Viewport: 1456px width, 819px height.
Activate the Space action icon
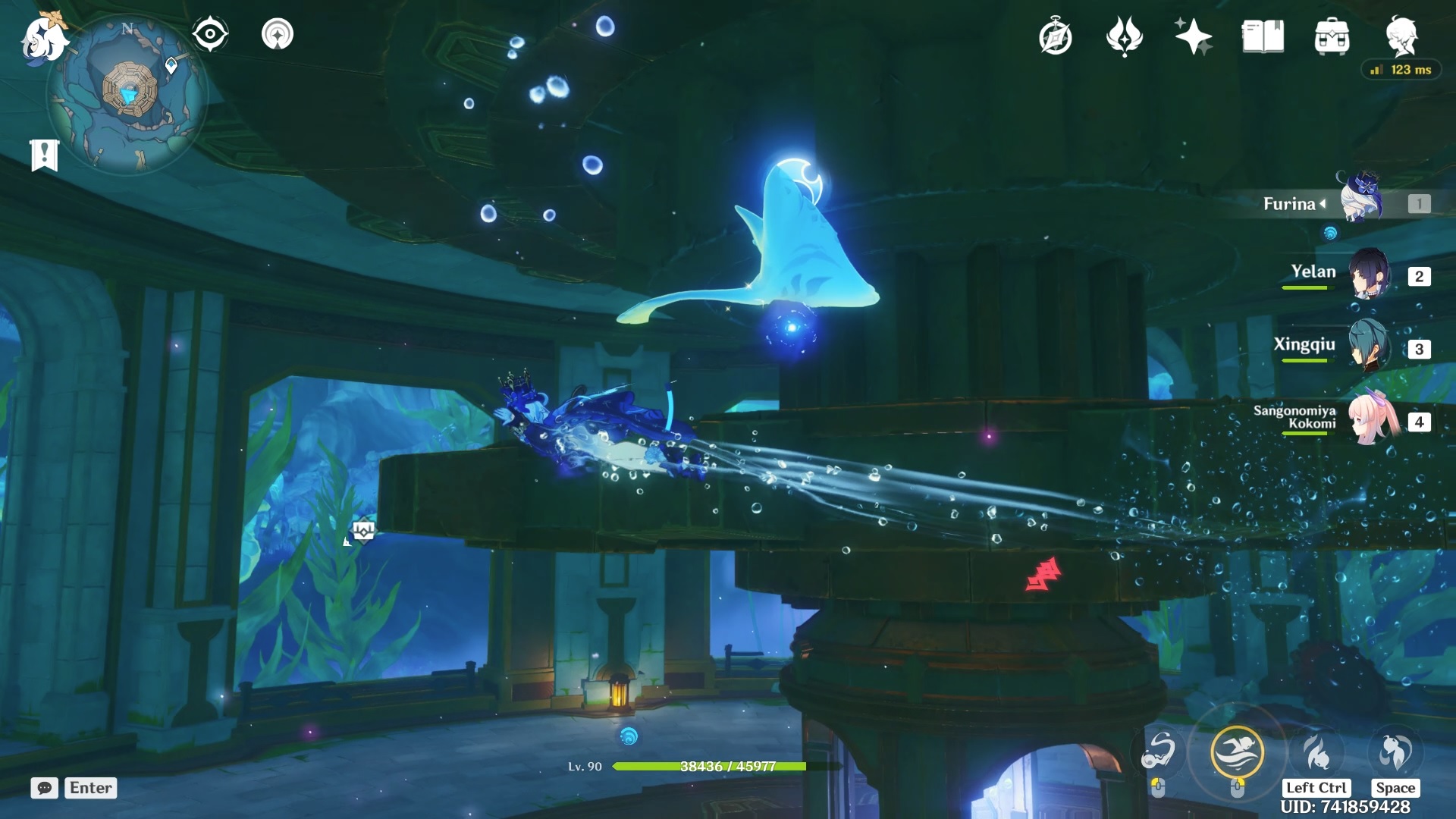click(x=1395, y=752)
